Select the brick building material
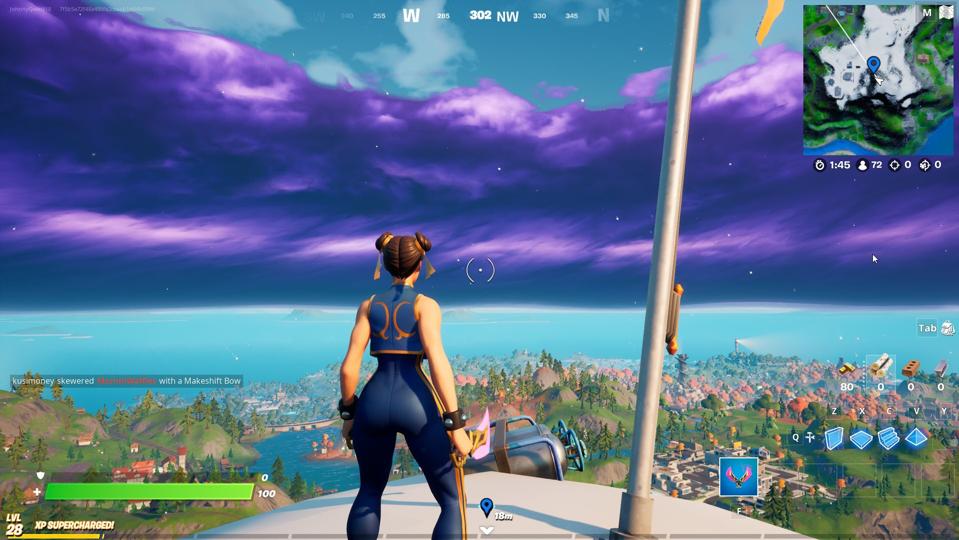The image size is (959, 540). click(x=910, y=369)
